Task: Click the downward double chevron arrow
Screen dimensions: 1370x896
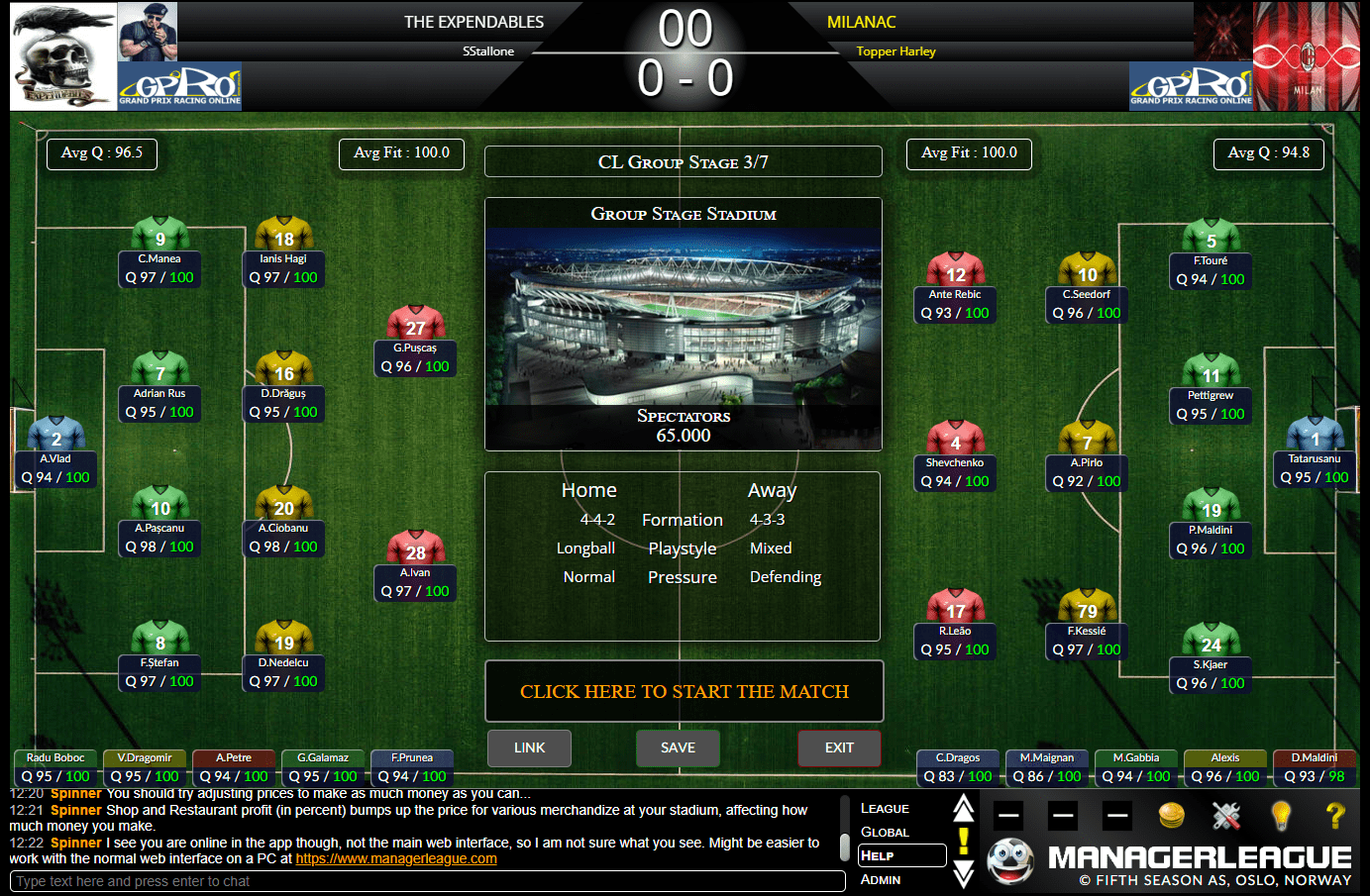Action: coord(964,875)
